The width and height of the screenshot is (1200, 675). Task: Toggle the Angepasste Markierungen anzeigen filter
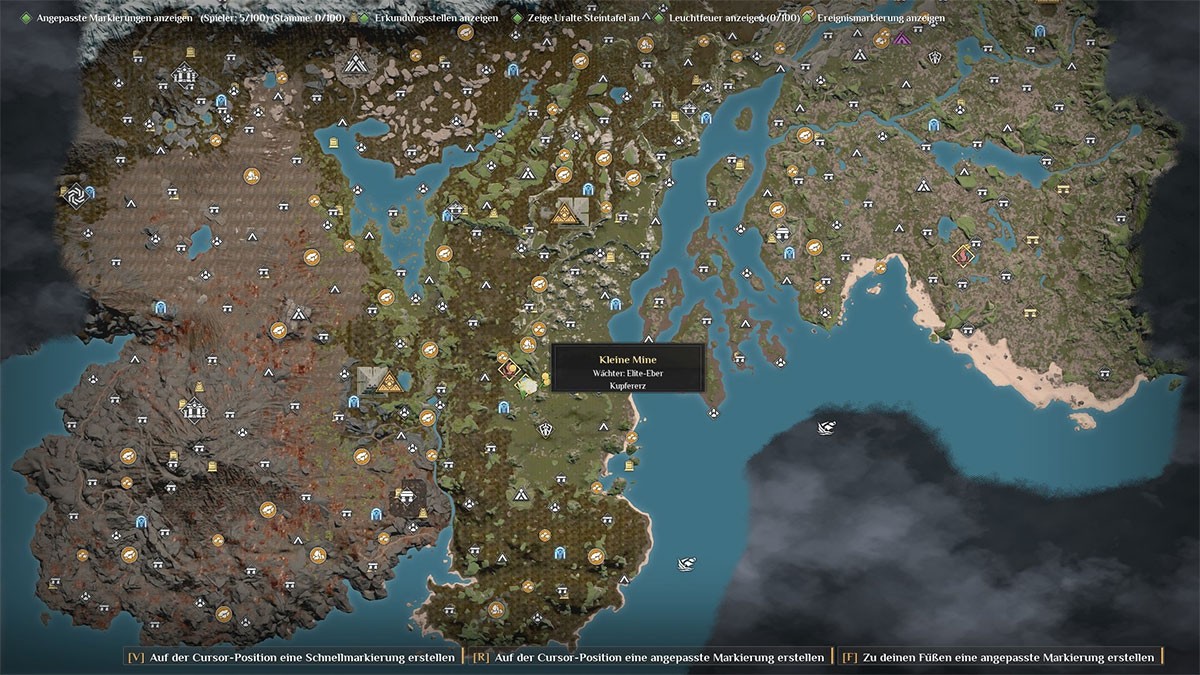pyautogui.click(x=26, y=18)
